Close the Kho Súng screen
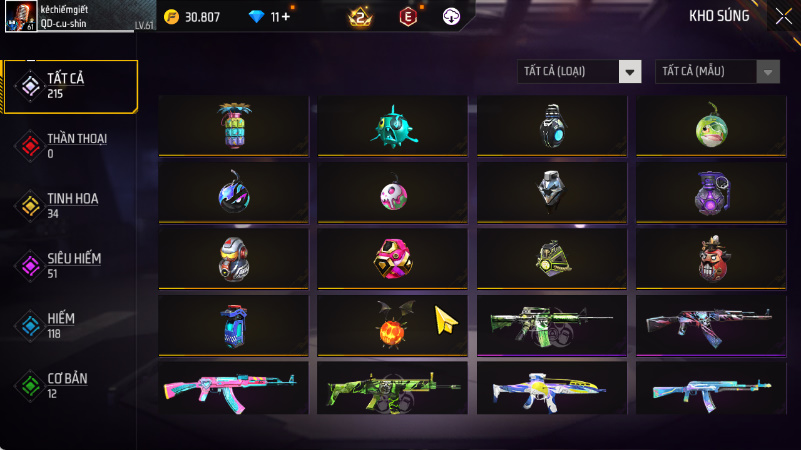The width and height of the screenshot is (801, 450). [783, 16]
